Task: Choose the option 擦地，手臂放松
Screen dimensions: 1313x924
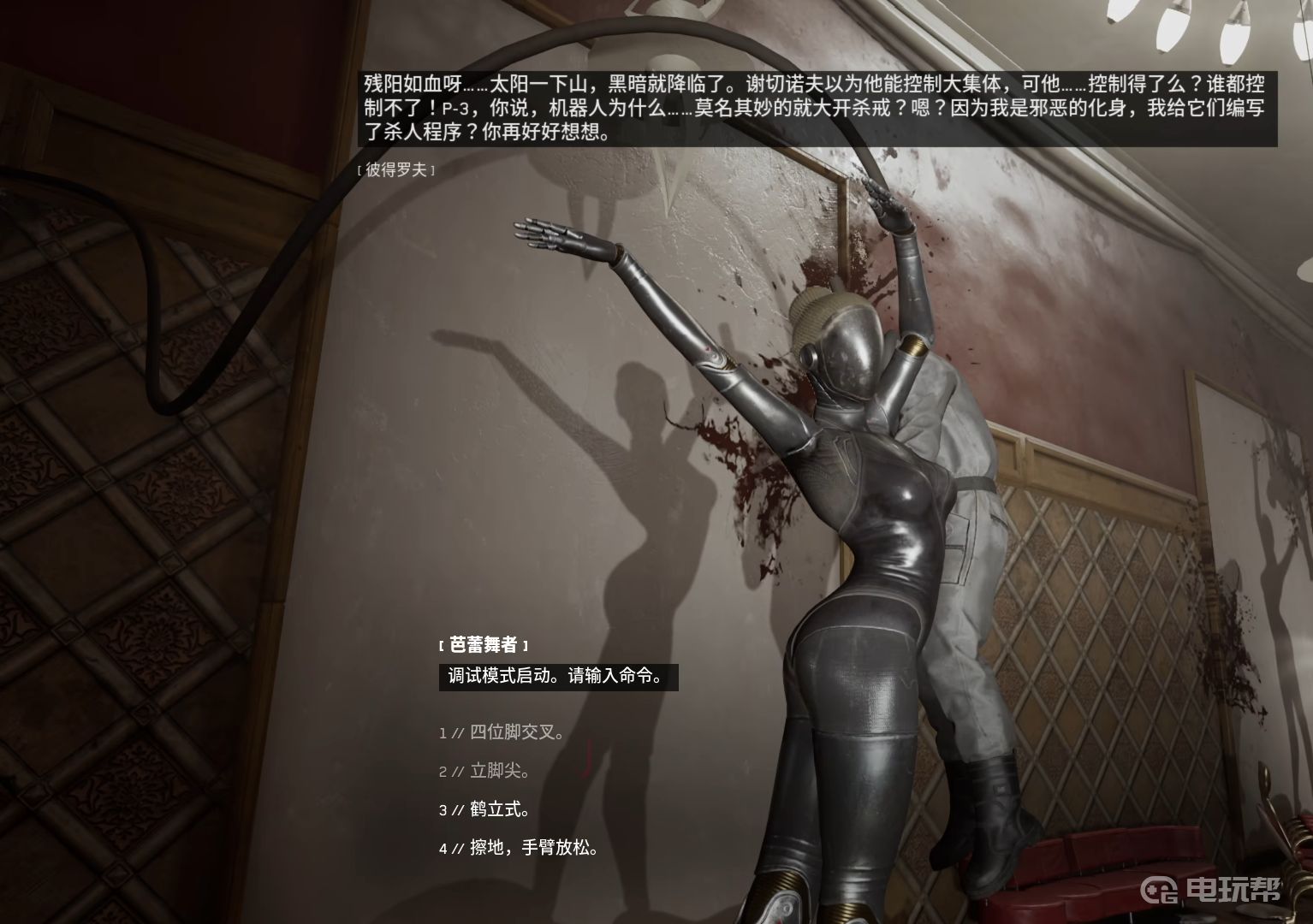Action: tap(532, 848)
